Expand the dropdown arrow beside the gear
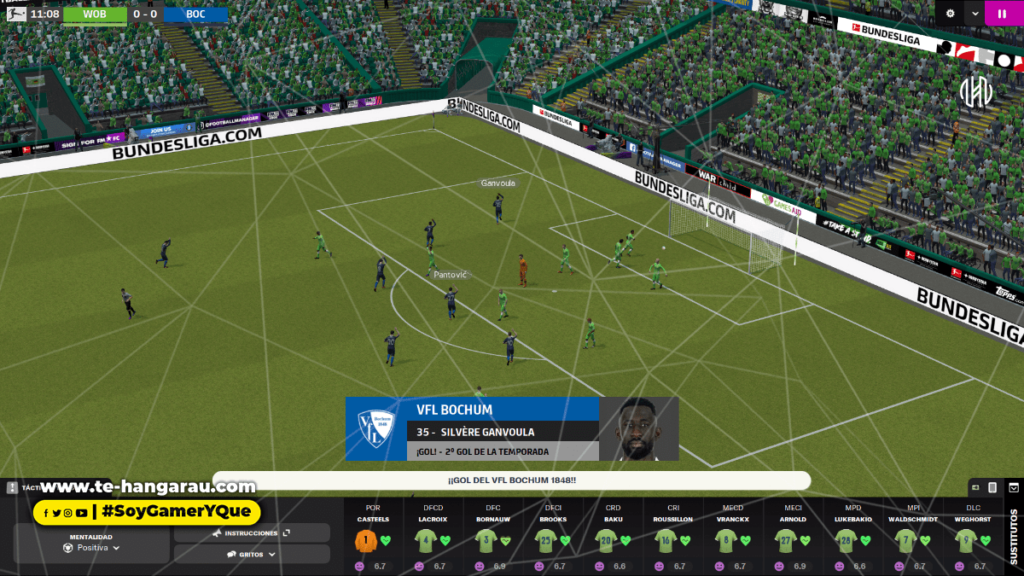 point(975,14)
